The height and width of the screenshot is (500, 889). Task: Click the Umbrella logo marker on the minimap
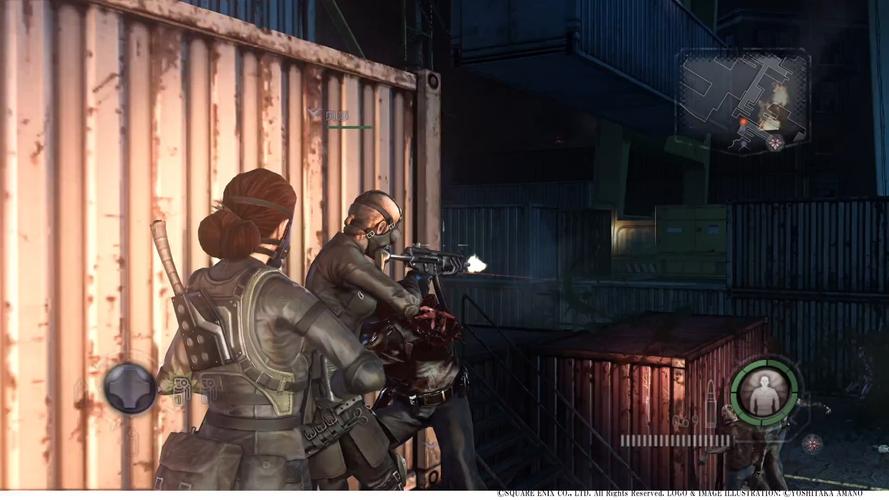coord(774,142)
